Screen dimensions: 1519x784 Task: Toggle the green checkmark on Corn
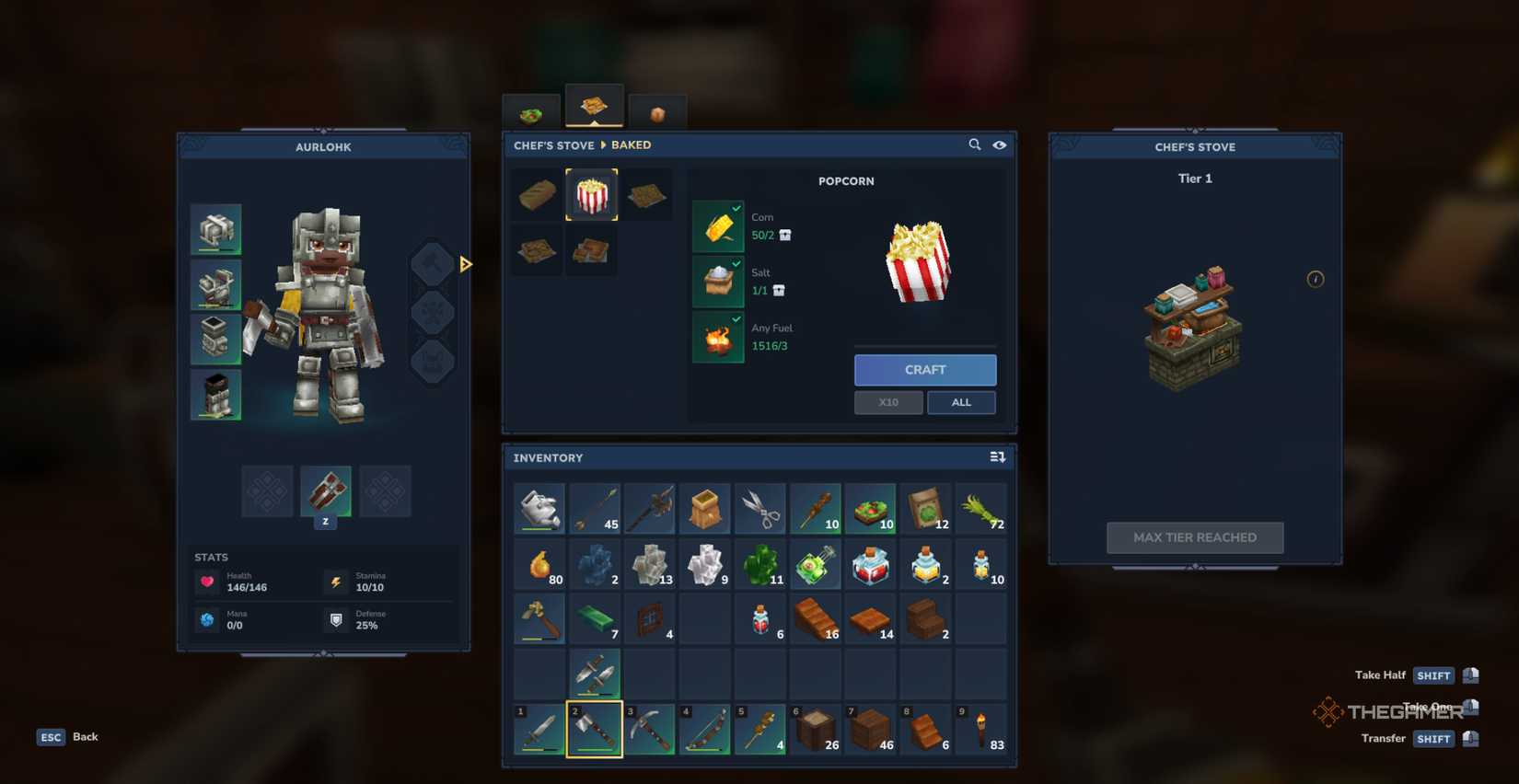click(x=736, y=207)
